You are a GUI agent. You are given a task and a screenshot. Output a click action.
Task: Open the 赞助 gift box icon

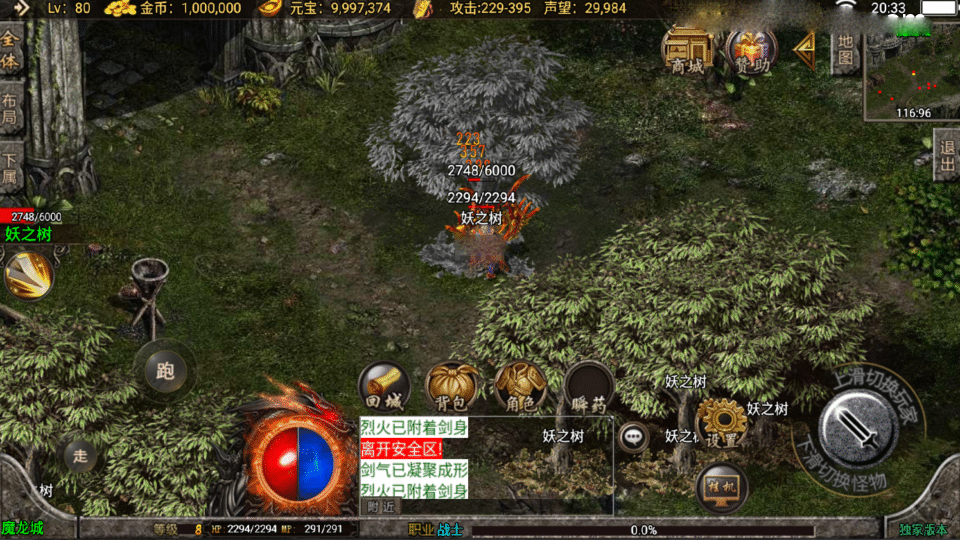(x=751, y=48)
